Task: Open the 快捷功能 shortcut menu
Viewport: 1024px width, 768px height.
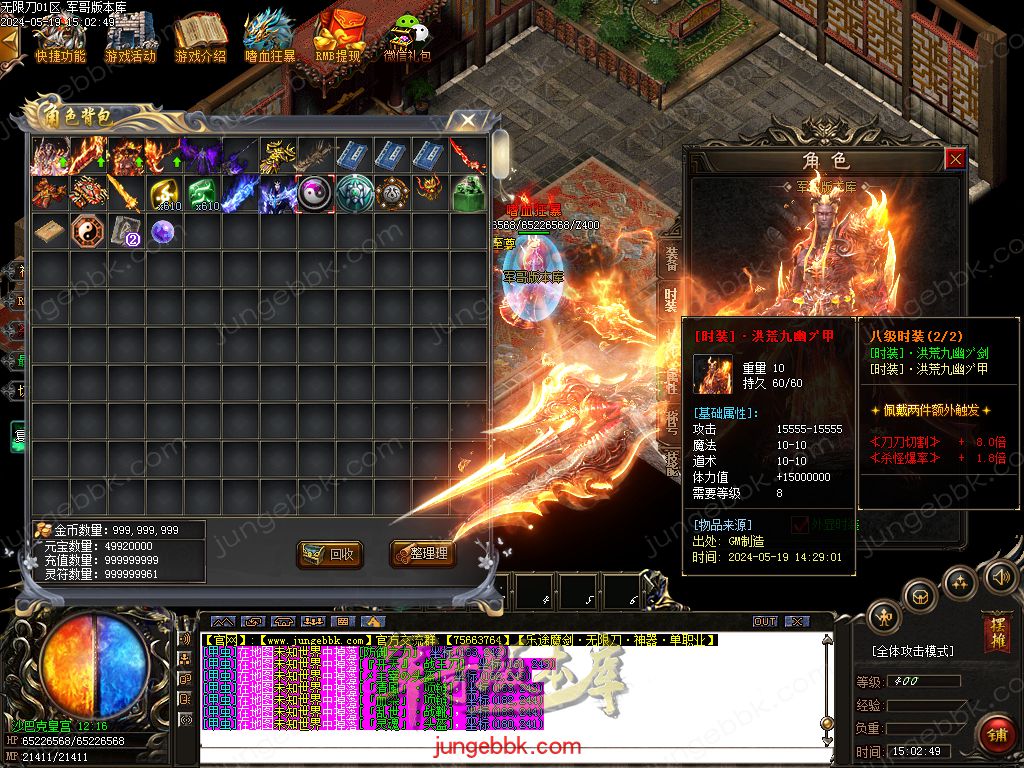Action: [60, 37]
